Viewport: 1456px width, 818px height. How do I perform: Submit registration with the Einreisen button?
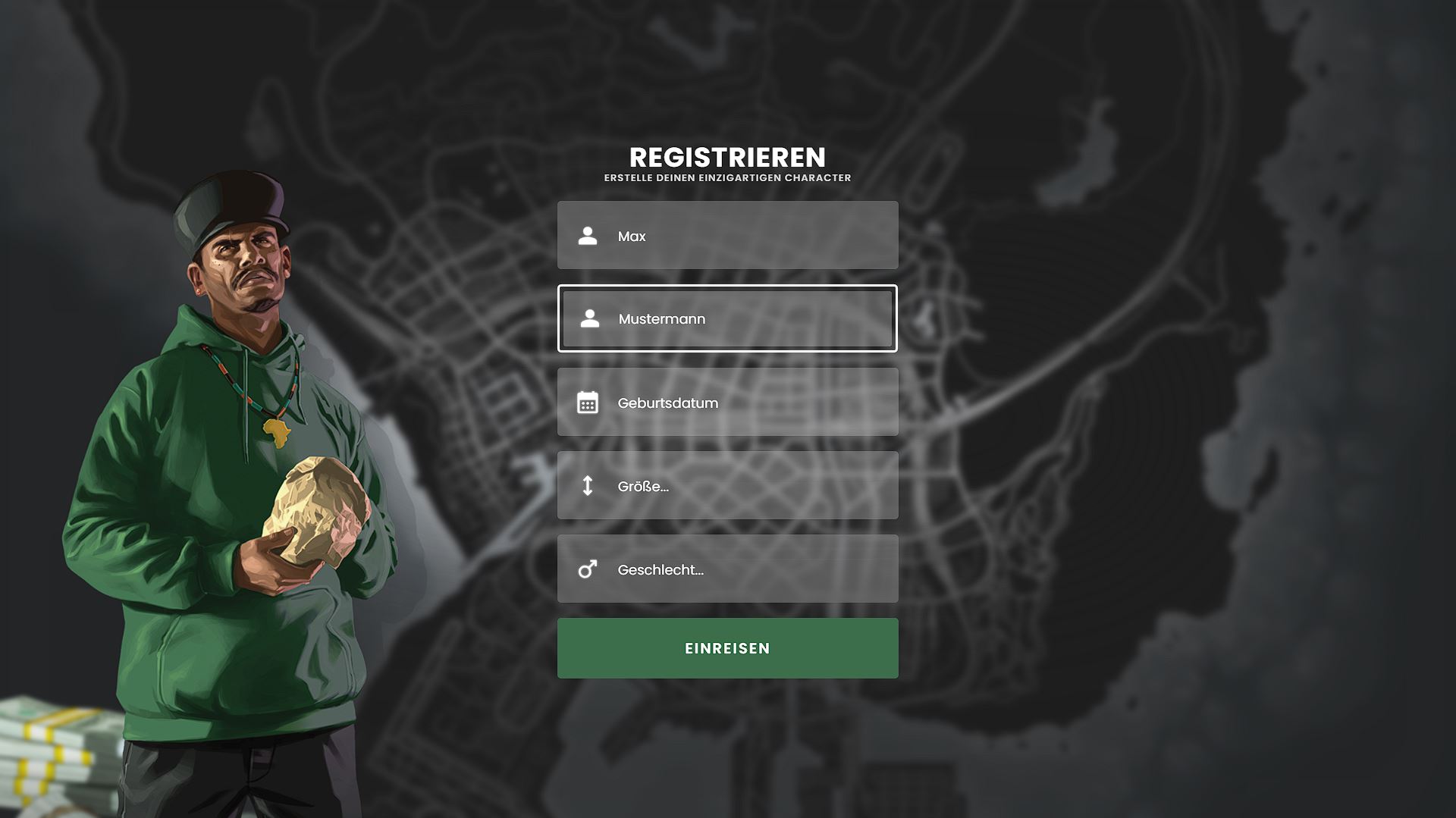click(x=726, y=648)
